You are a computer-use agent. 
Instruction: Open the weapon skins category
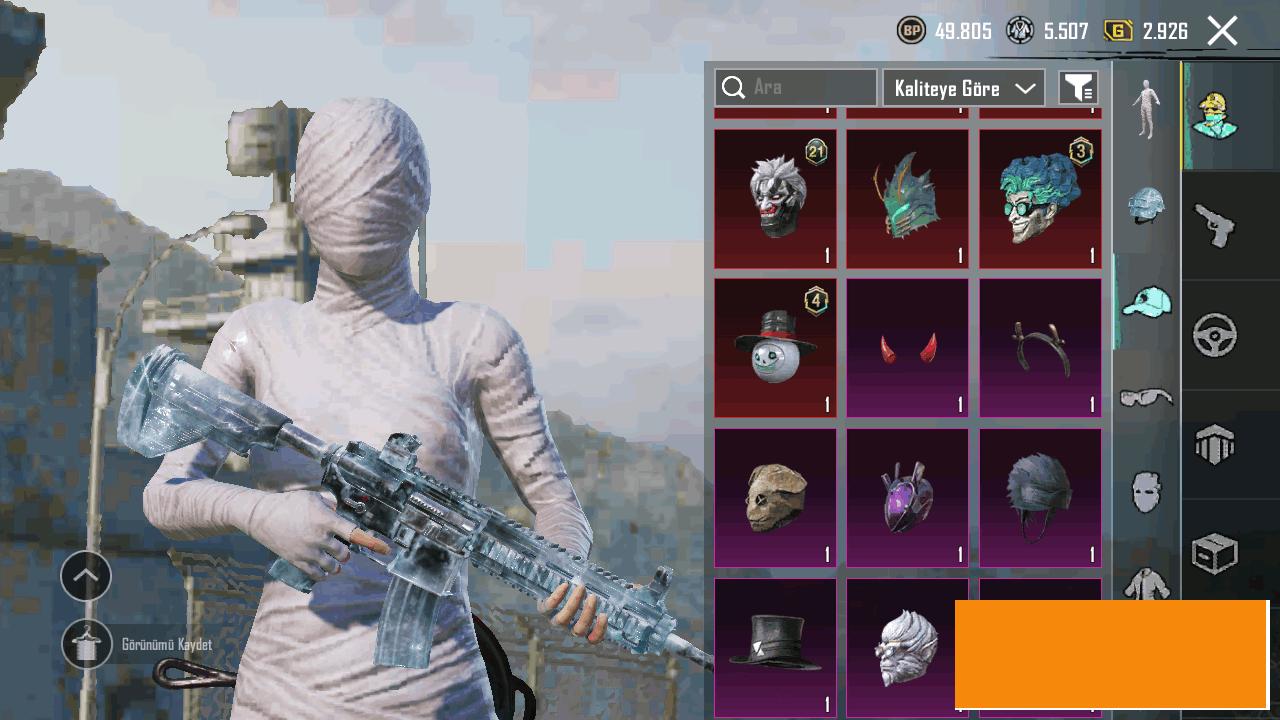(x=1215, y=224)
